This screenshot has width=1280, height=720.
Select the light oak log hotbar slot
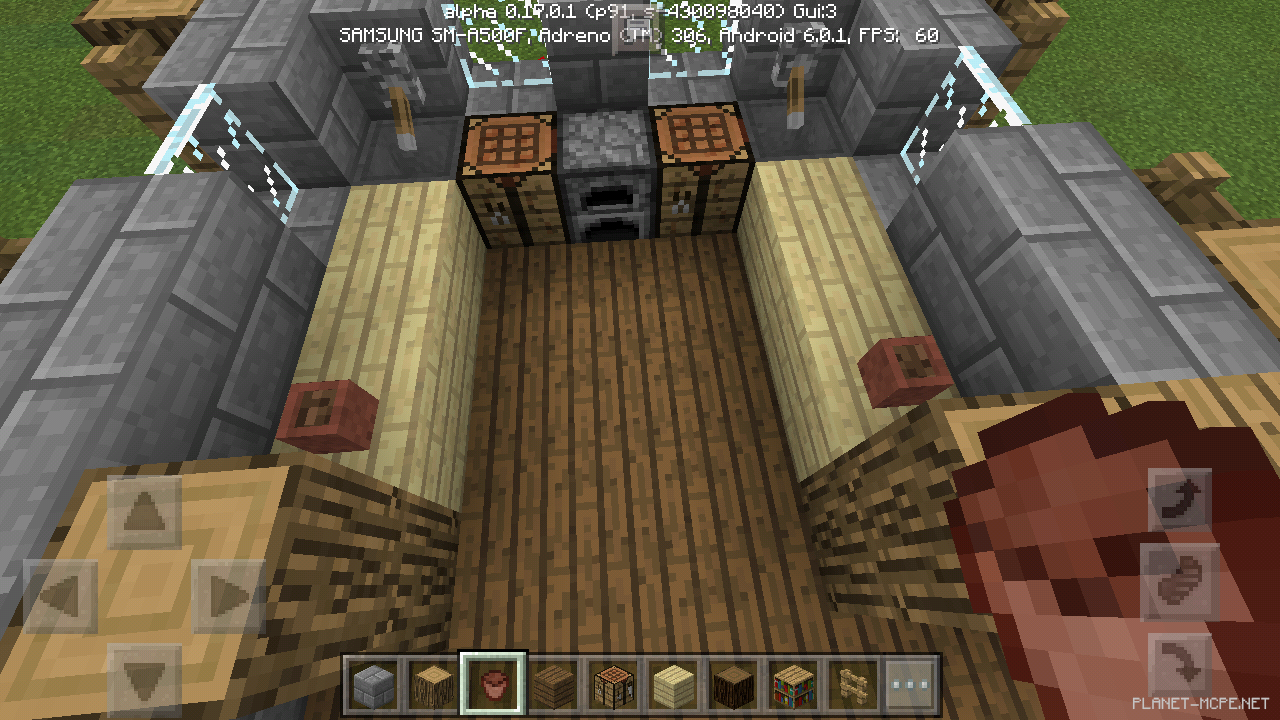point(431,685)
